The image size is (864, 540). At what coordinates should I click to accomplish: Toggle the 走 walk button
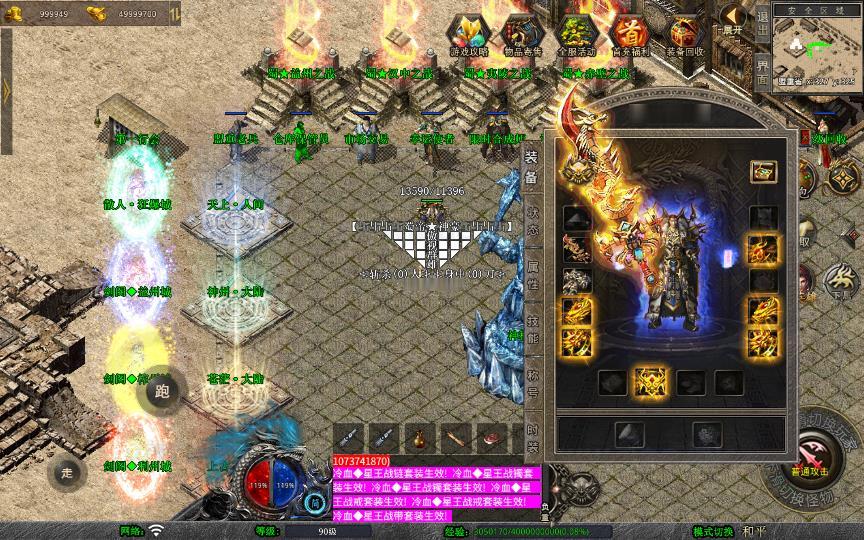tap(68, 473)
